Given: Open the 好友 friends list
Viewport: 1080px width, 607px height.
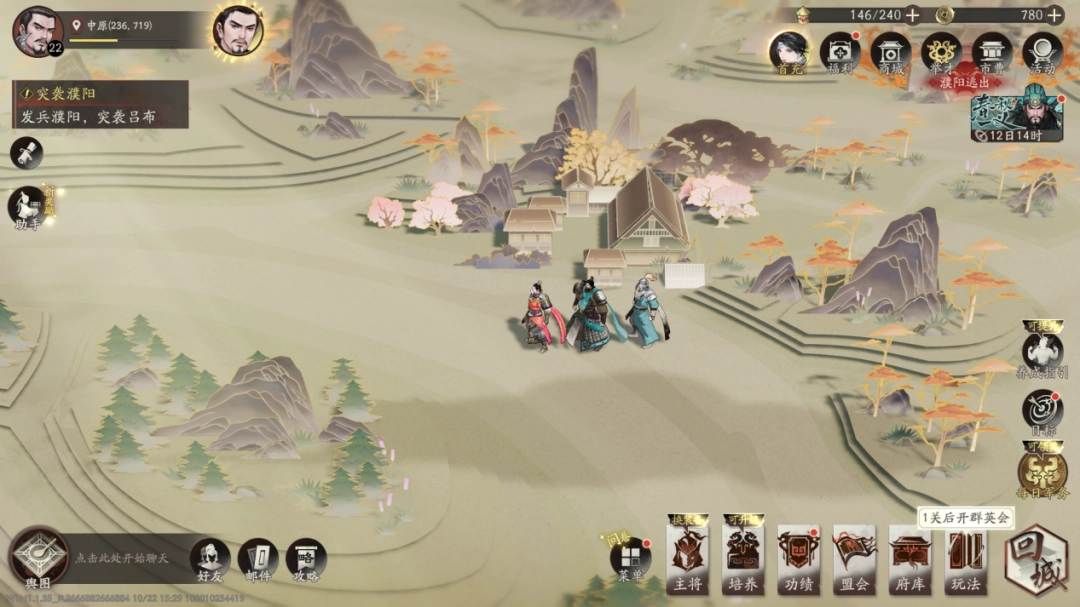Looking at the screenshot, I should [210, 560].
